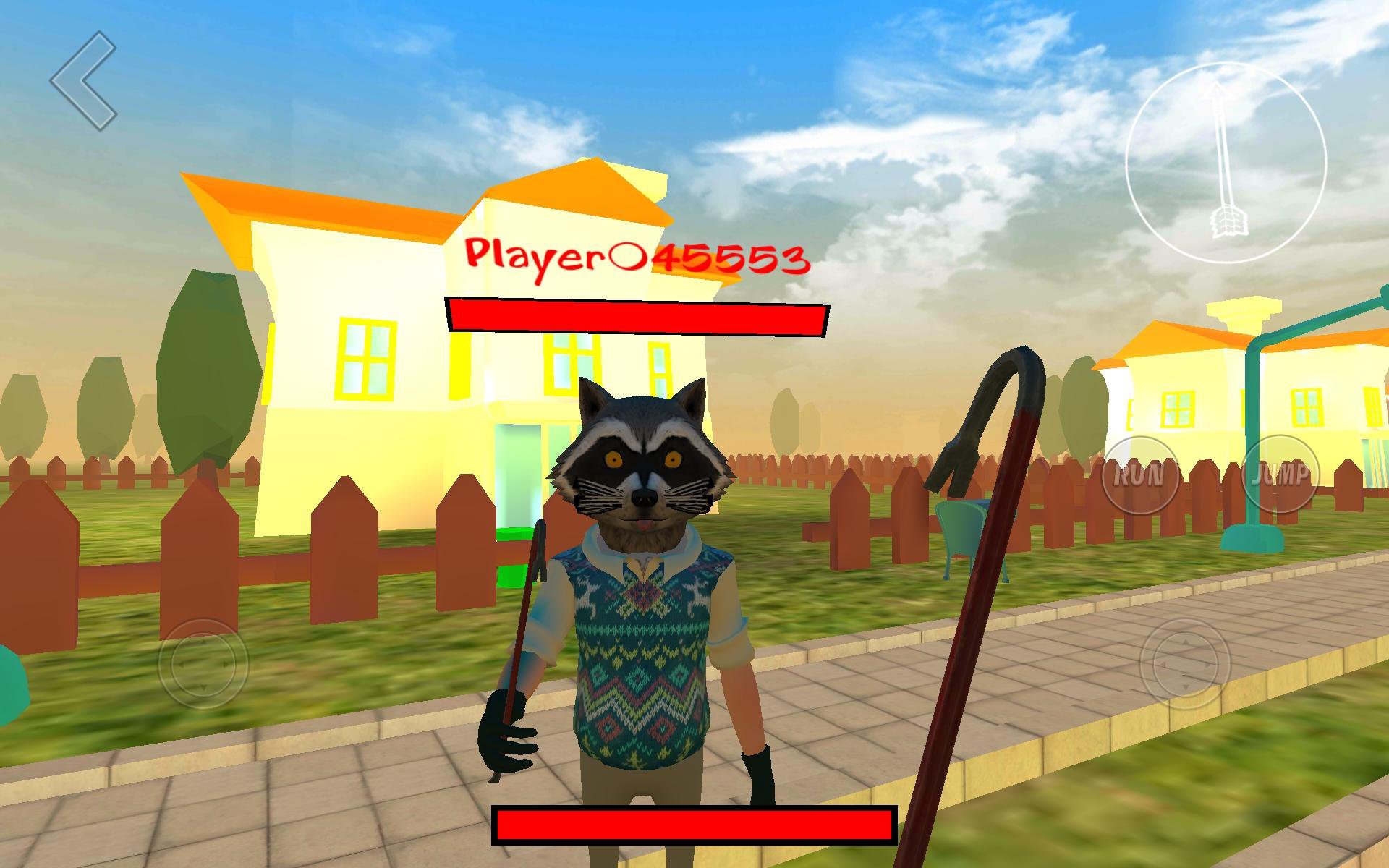Tap up arrow on the left movement joystick

coord(203,642)
